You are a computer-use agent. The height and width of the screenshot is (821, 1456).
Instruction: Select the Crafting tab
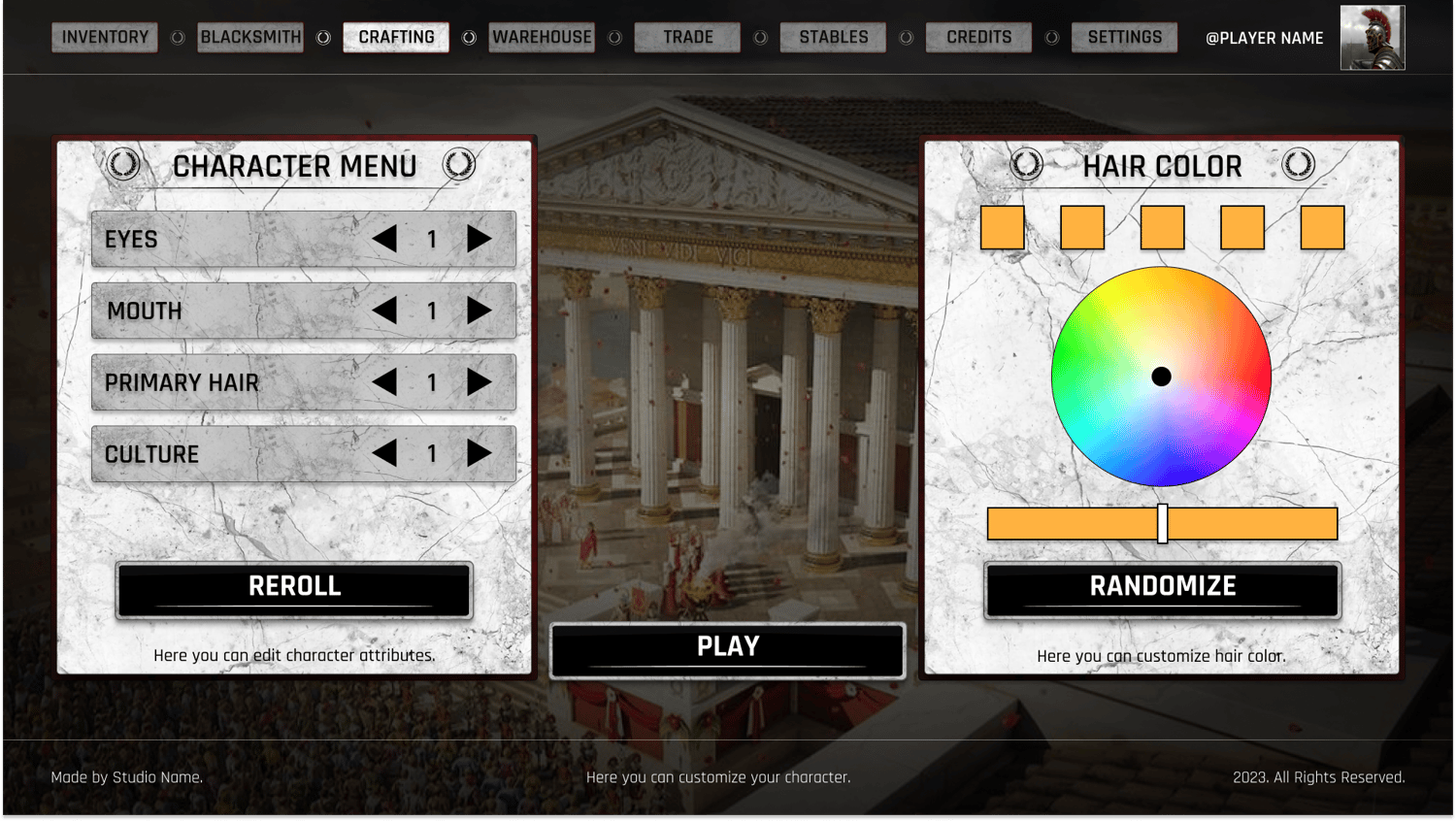click(x=396, y=38)
